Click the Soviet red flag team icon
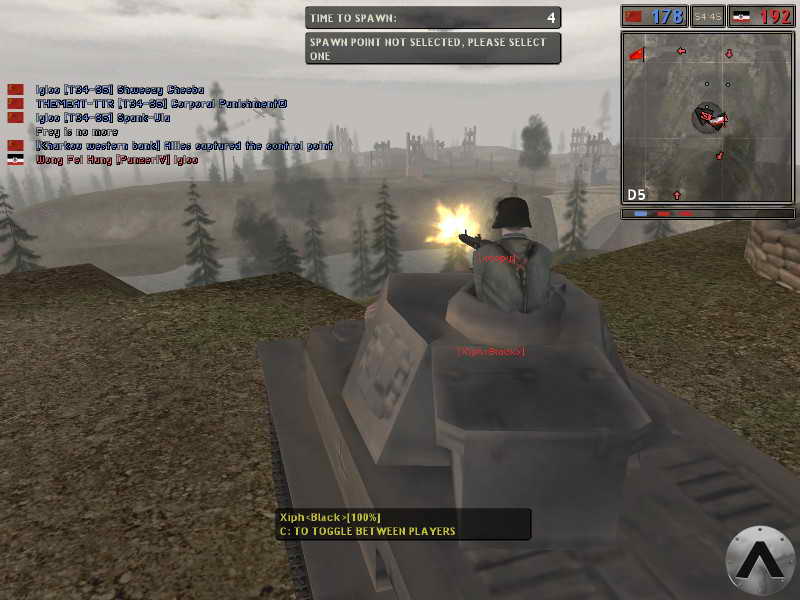Image resolution: width=800 pixels, height=600 pixels. pyautogui.click(x=633, y=16)
